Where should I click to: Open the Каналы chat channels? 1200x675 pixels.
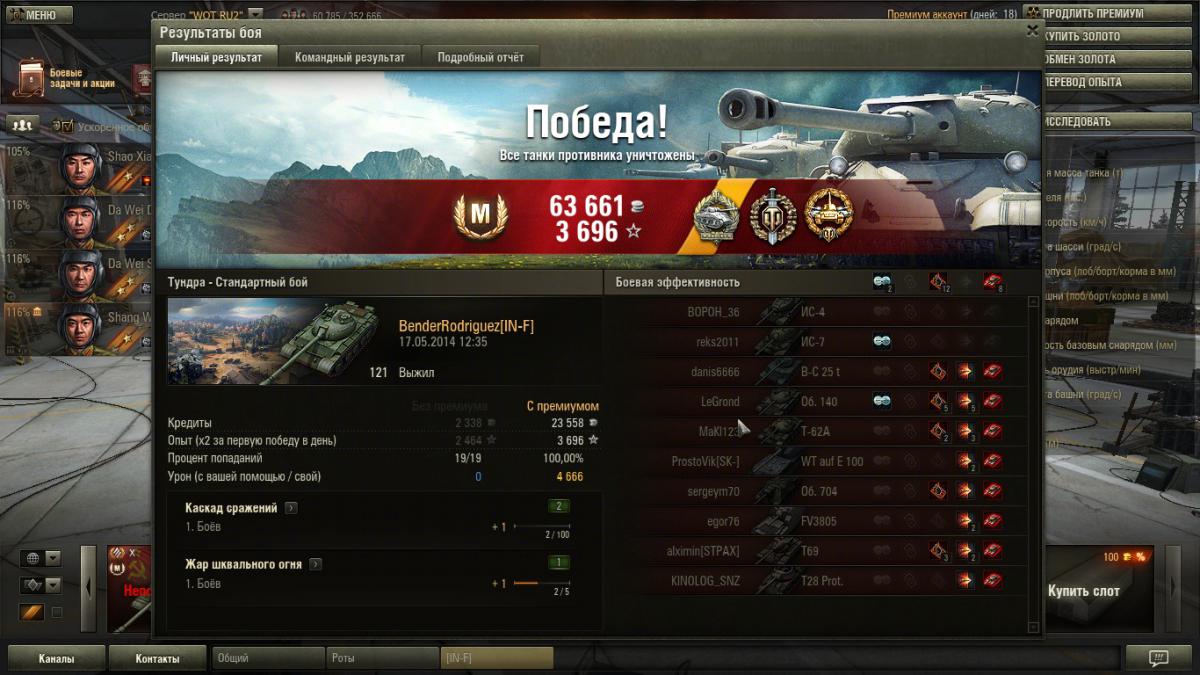[x=57, y=659]
